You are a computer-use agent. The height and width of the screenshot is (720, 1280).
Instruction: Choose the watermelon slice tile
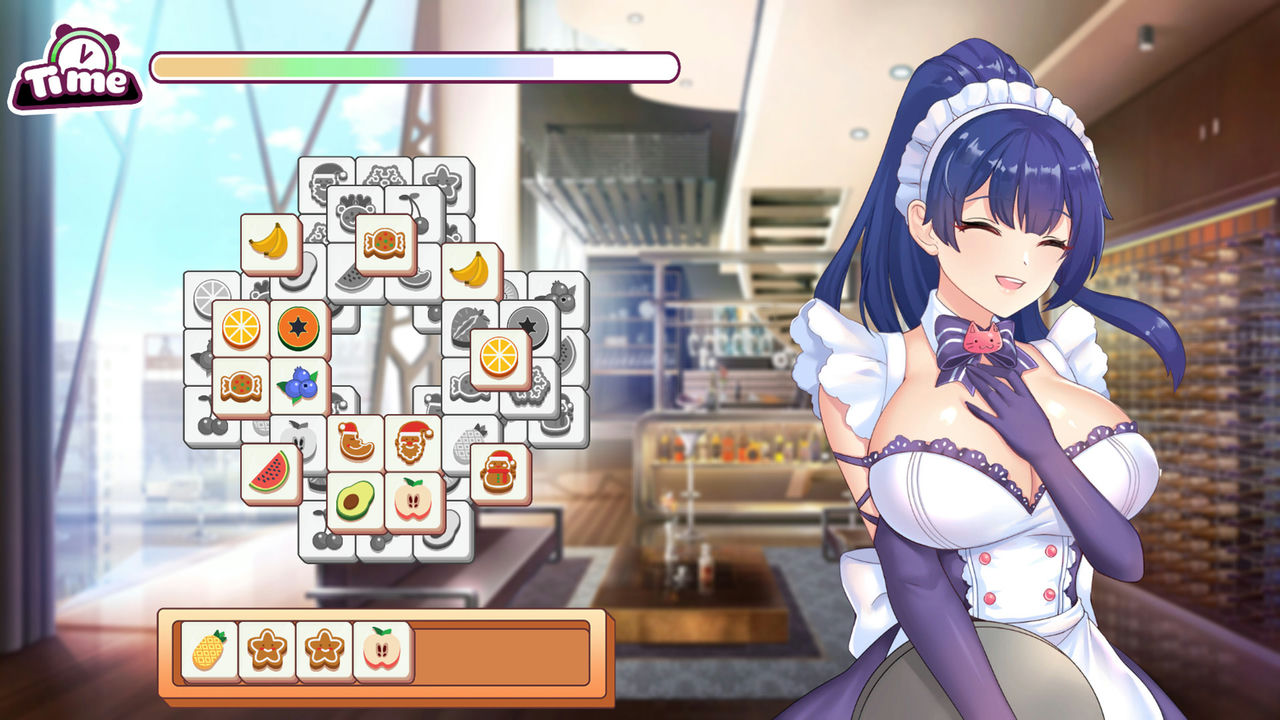pyautogui.click(x=269, y=472)
